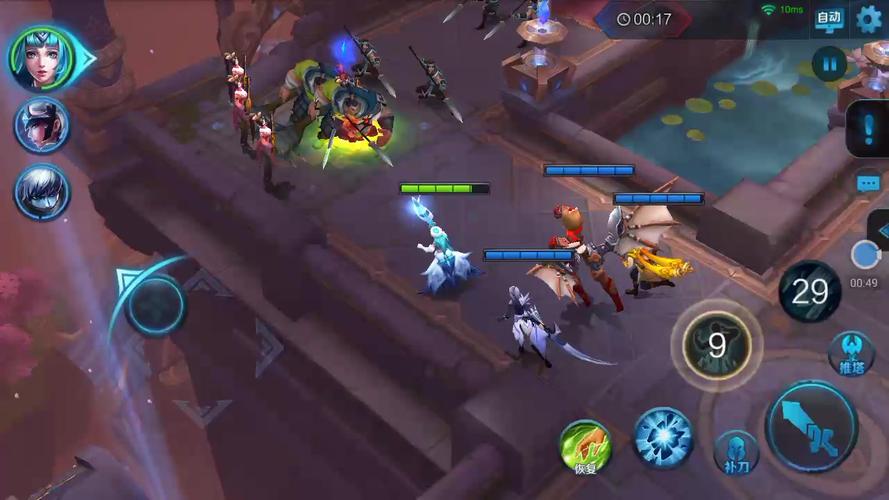The height and width of the screenshot is (500, 889).
Task: Open the gear settings menu
Action: (x=869, y=18)
